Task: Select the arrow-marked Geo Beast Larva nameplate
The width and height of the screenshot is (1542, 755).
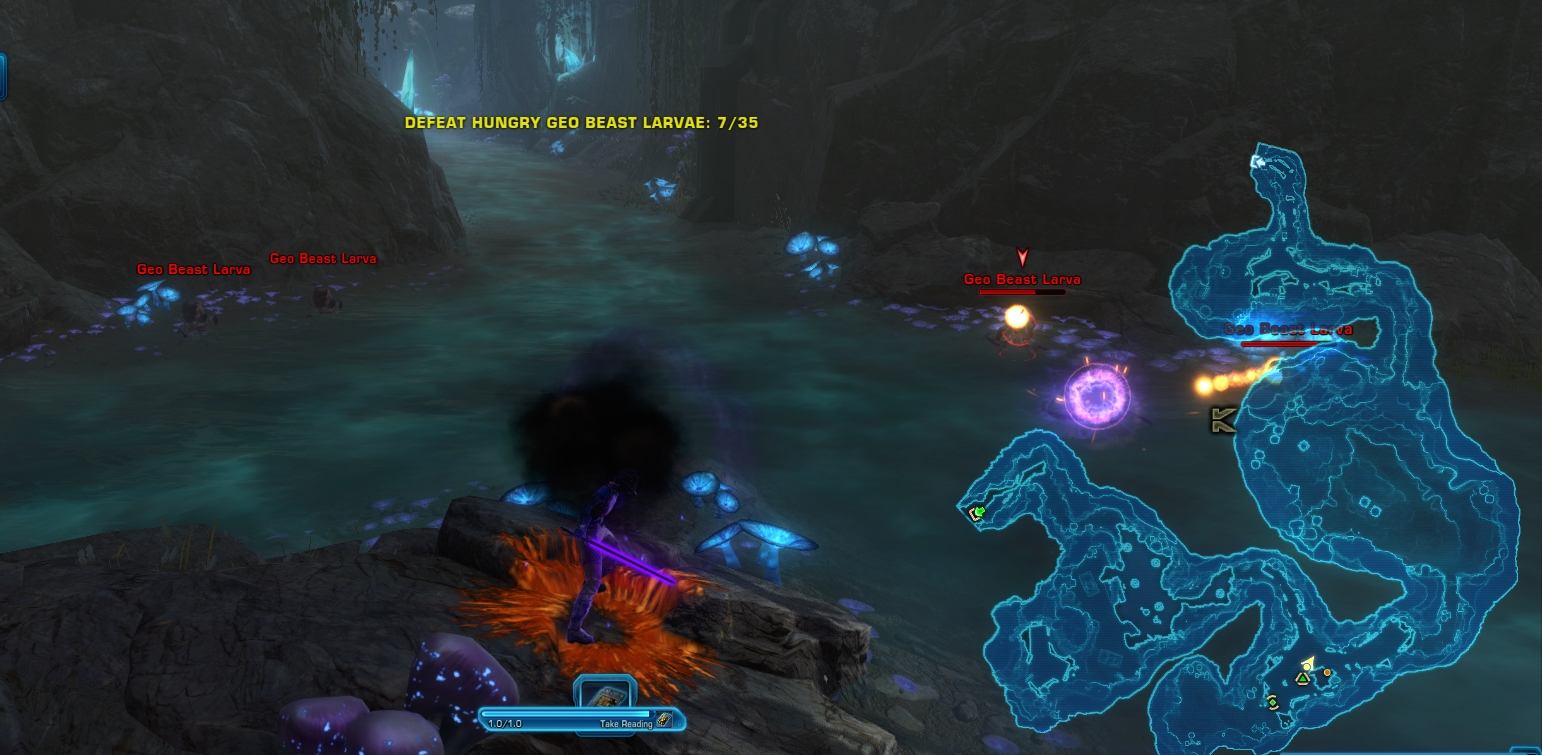Action: (x=1022, y=280)
